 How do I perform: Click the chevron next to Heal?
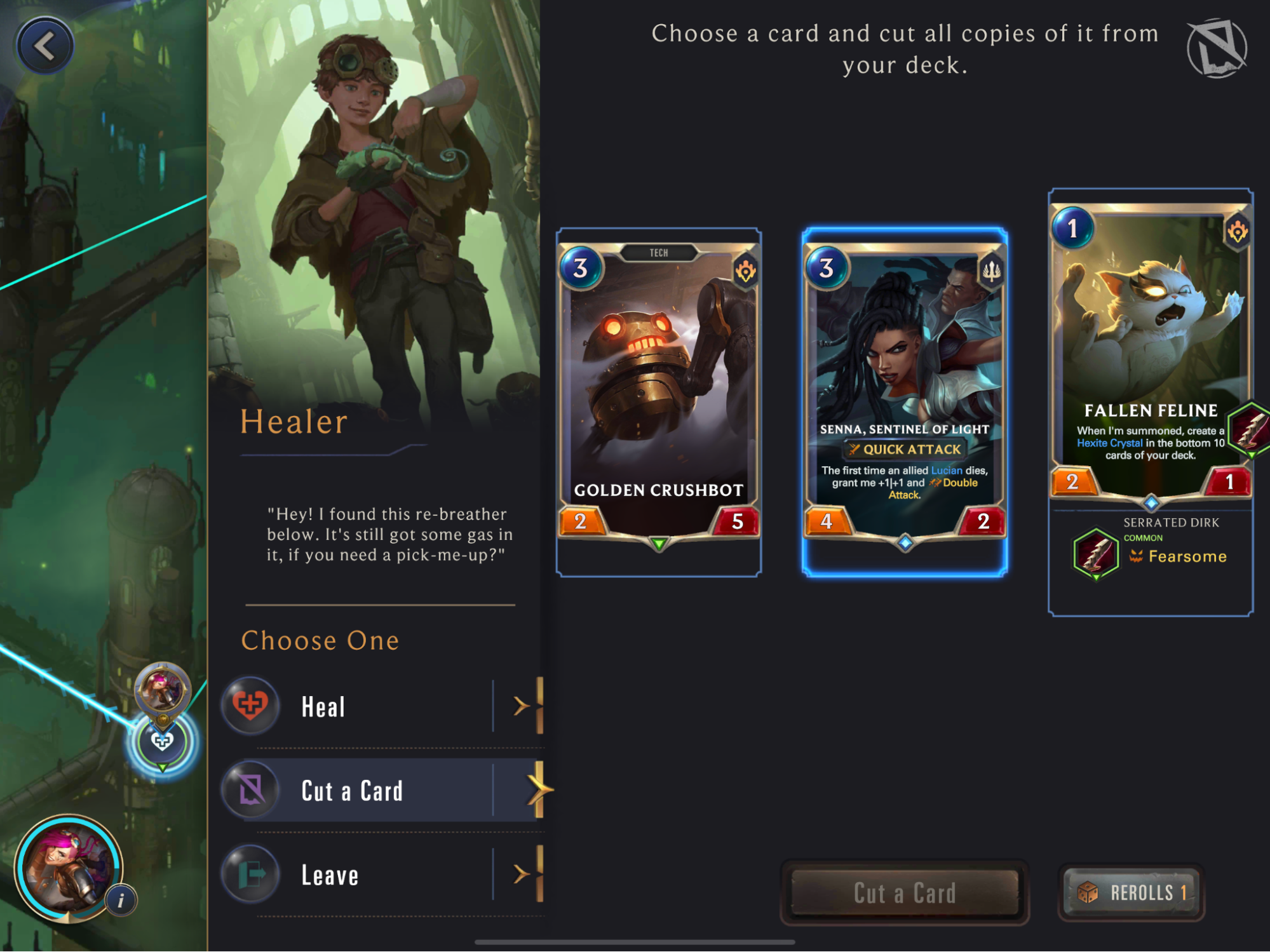tap(521, 705)
